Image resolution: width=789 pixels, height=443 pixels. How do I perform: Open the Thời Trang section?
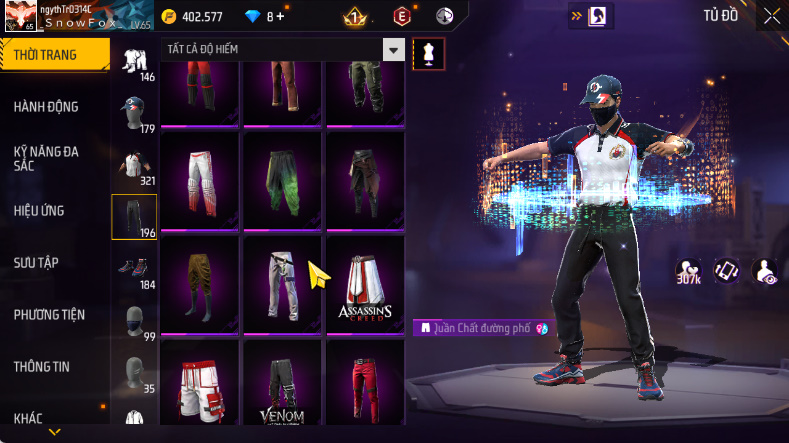coord(46,55)
